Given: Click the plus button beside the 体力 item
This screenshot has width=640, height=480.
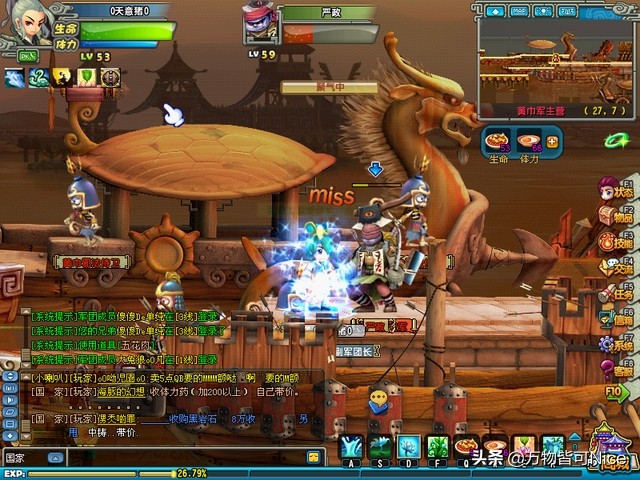Looking at the screenshot, I should coord(552,141).
